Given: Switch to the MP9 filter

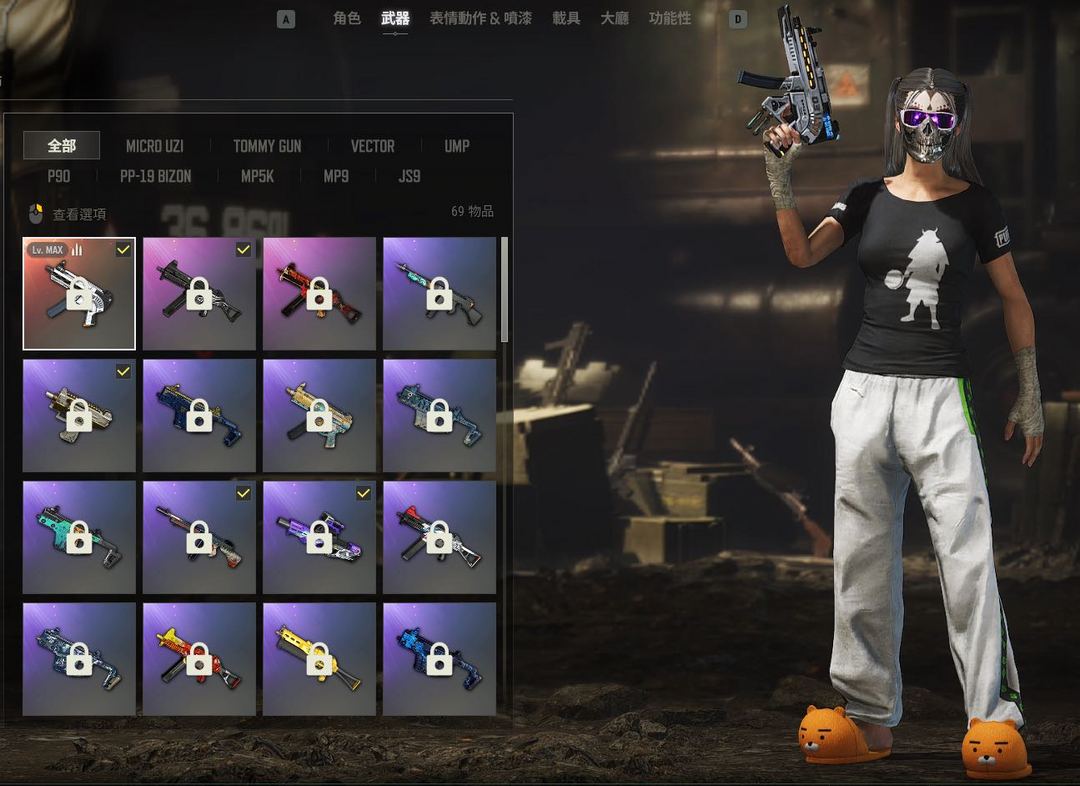Looking at the screenshot, I should [336, 176].
